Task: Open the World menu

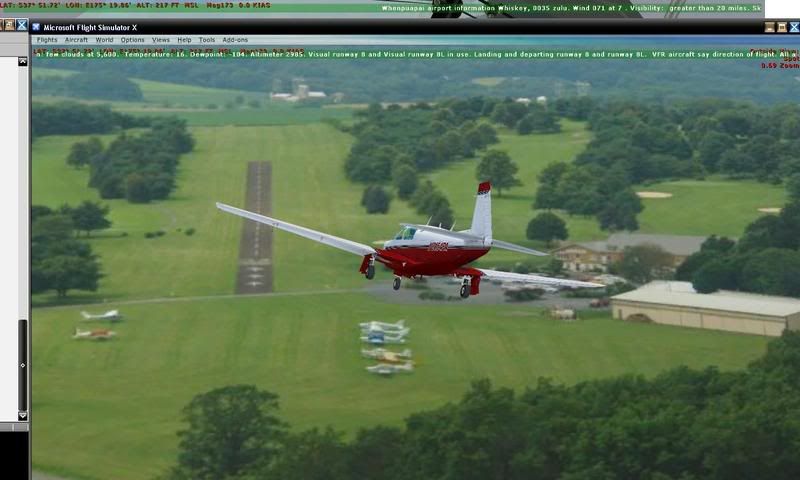Action: pyautogui.click(x=104, y=40)
